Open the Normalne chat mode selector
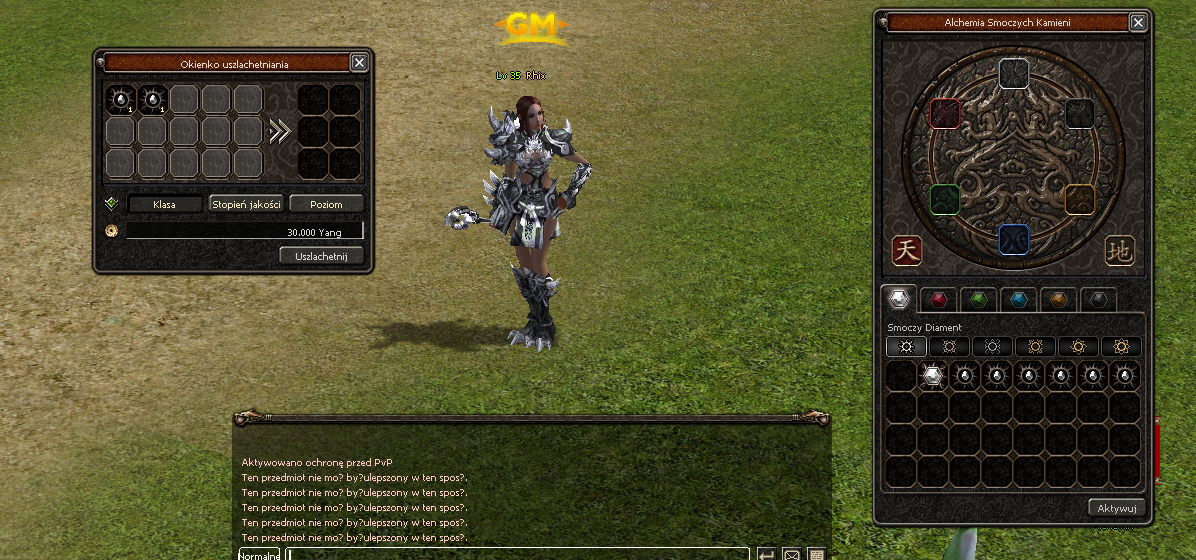Viewport: 1196px width, 560px height. (x=259, y=554)
